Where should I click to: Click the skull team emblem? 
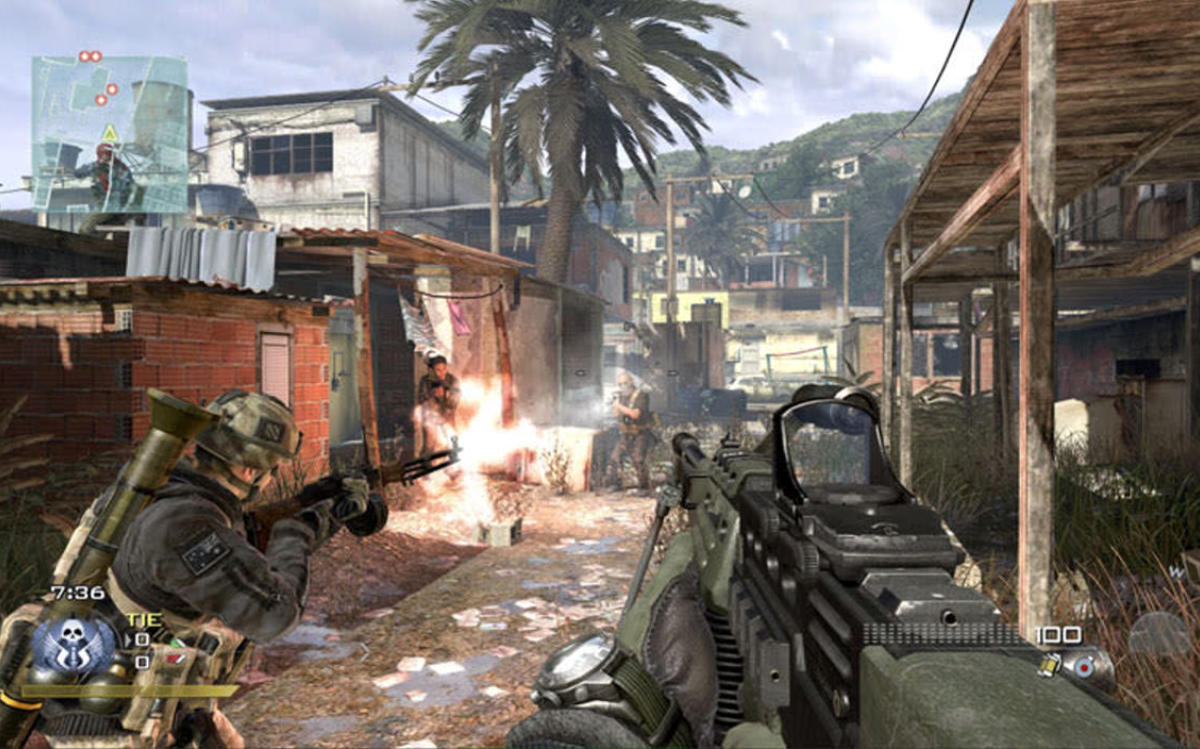click(73, 642)
